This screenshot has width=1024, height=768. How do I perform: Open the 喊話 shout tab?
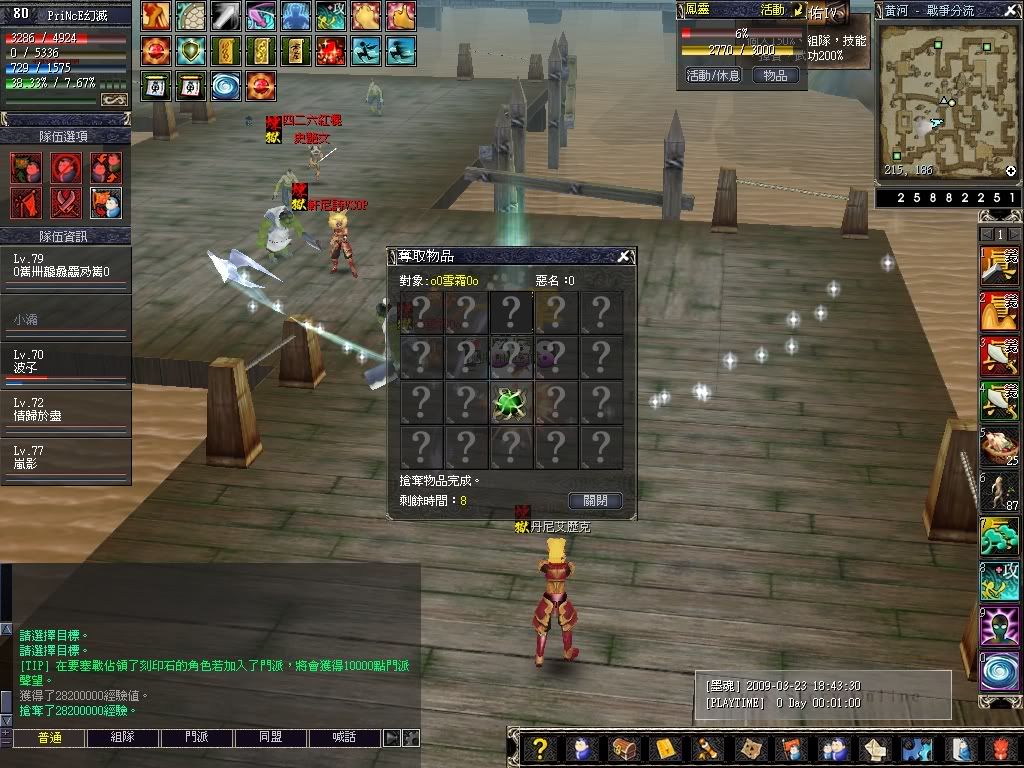click(x=345, y=737)
